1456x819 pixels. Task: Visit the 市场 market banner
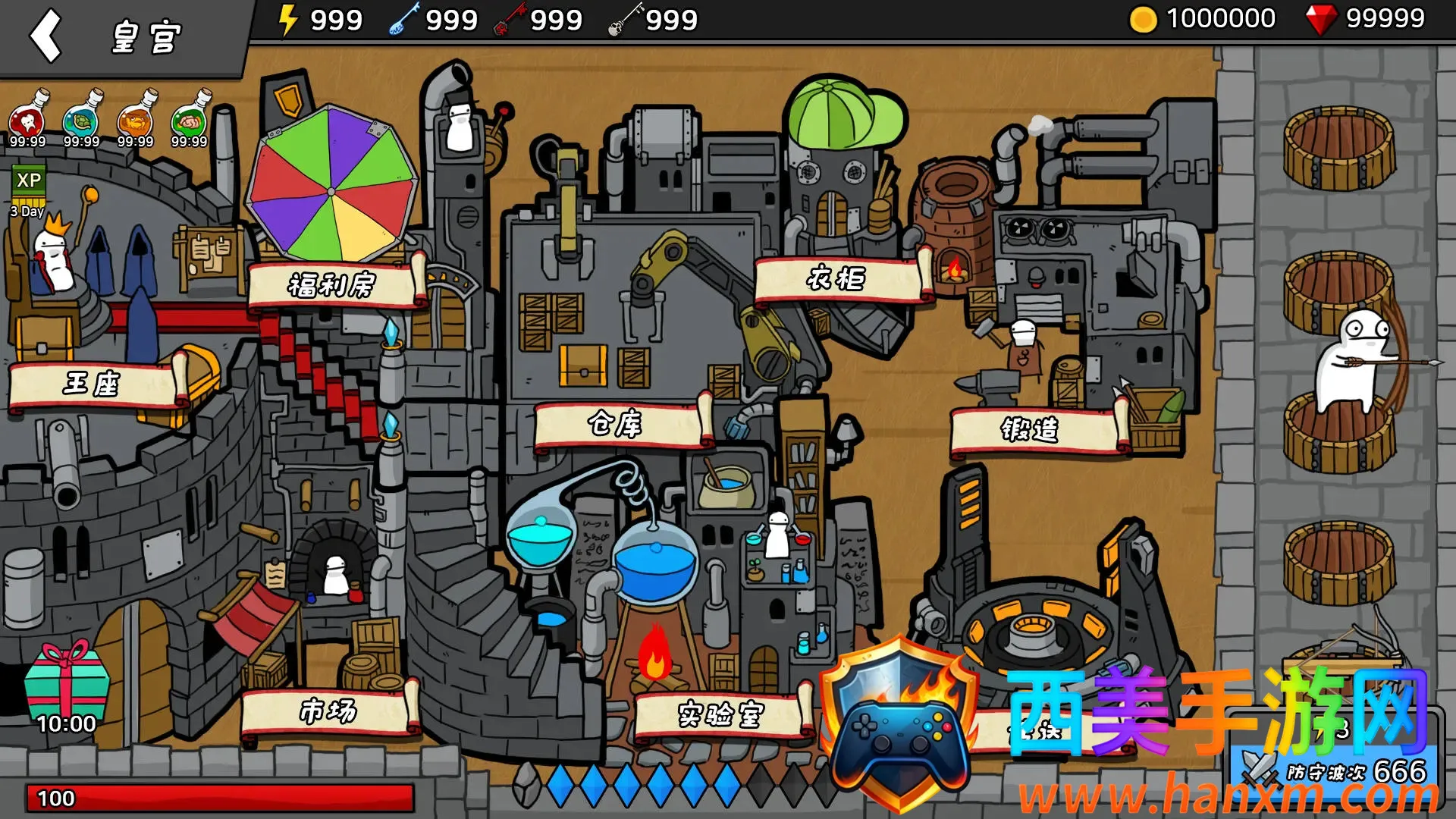click(x=328, y=711)
